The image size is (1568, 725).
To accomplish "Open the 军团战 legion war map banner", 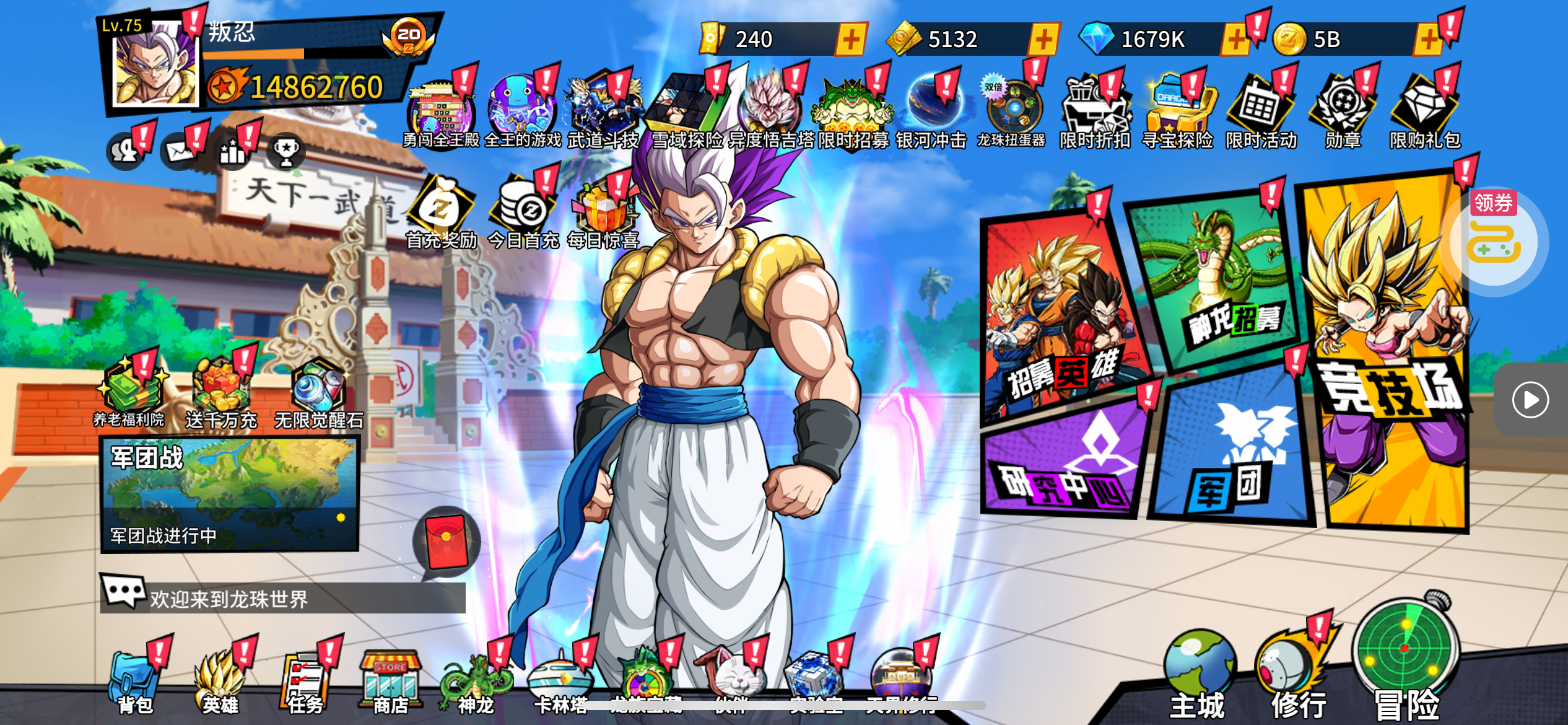I will click(229, 494).
